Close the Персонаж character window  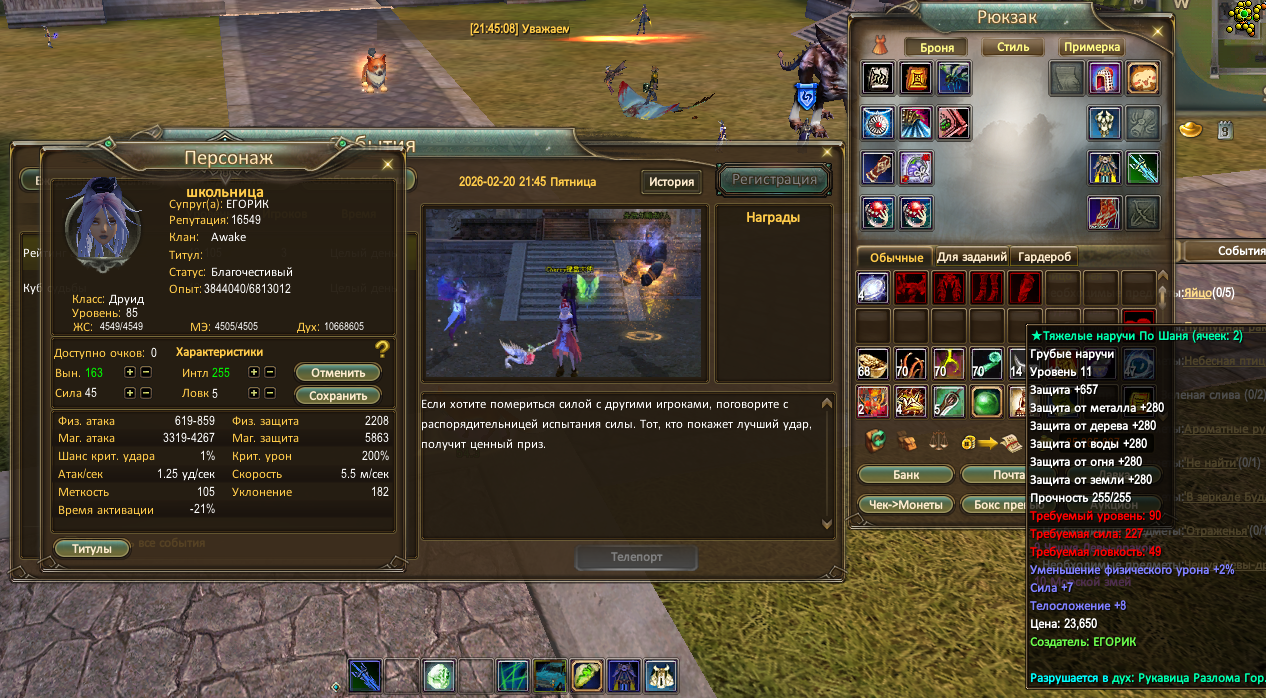387,165
